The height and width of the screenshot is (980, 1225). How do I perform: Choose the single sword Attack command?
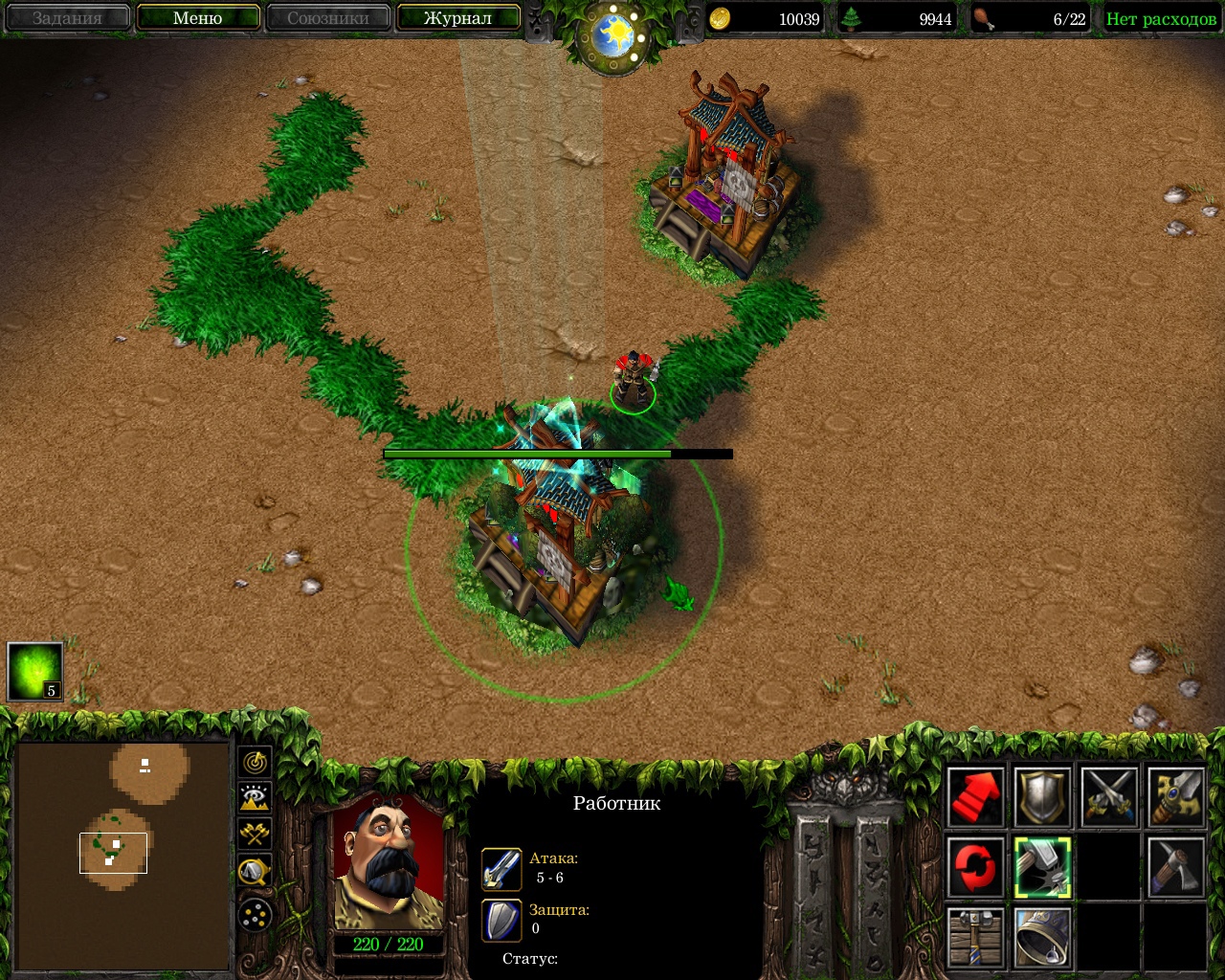(1175, 796)
